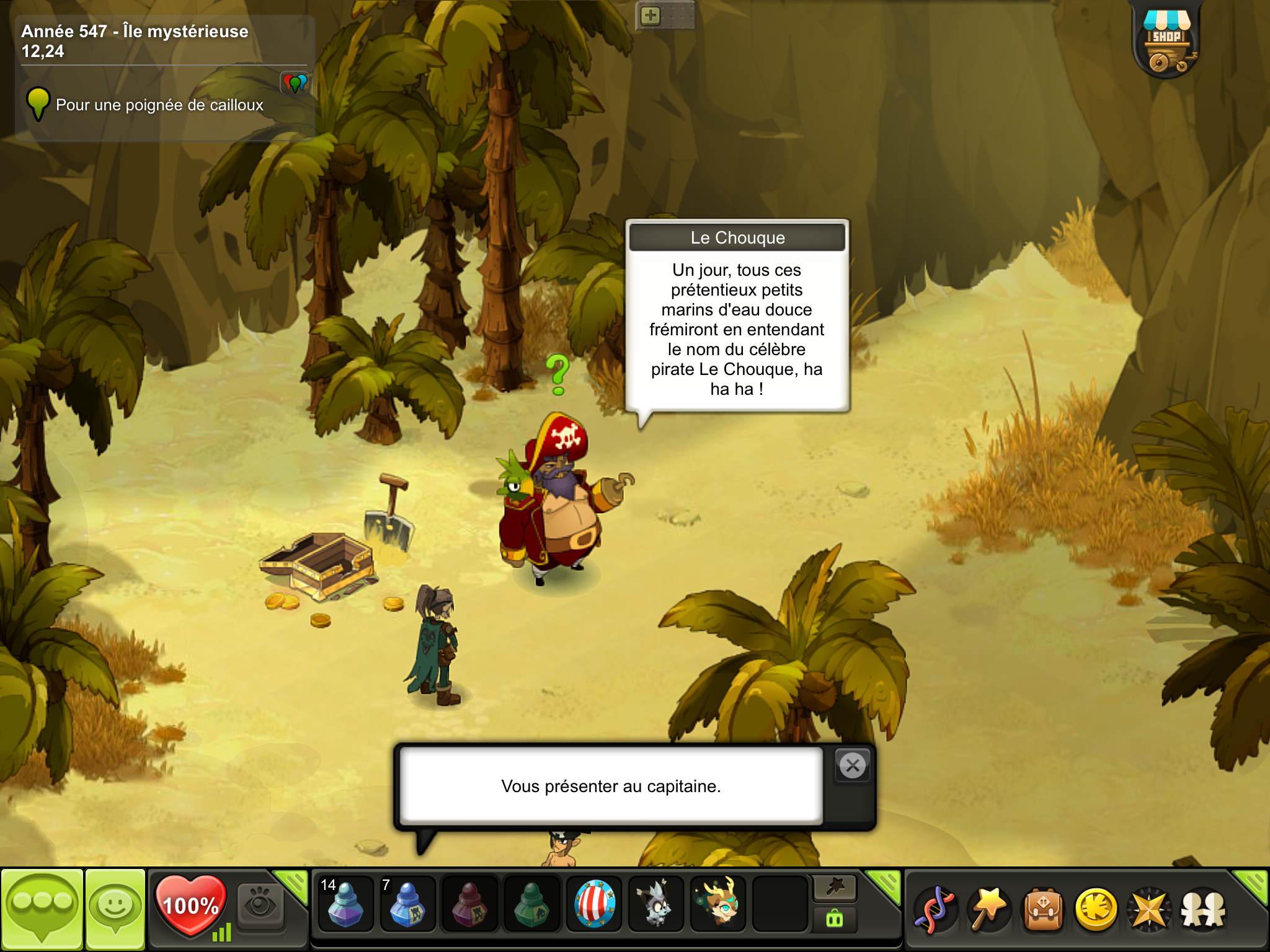Switch hotbar to spells with wand tab
Image resolution: width=1270 pixels, height=952 pixels.
coord(835,888)
